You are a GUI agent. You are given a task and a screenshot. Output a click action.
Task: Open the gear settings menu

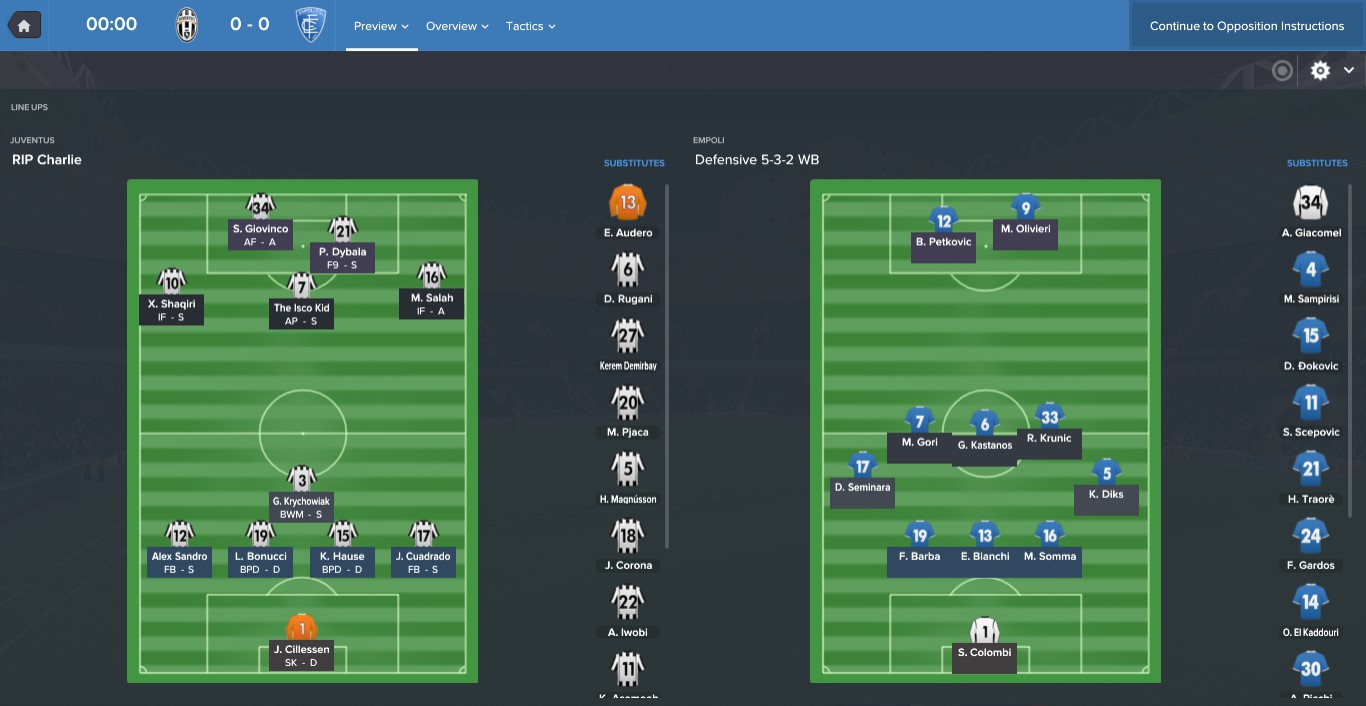tap(1321, 70)
